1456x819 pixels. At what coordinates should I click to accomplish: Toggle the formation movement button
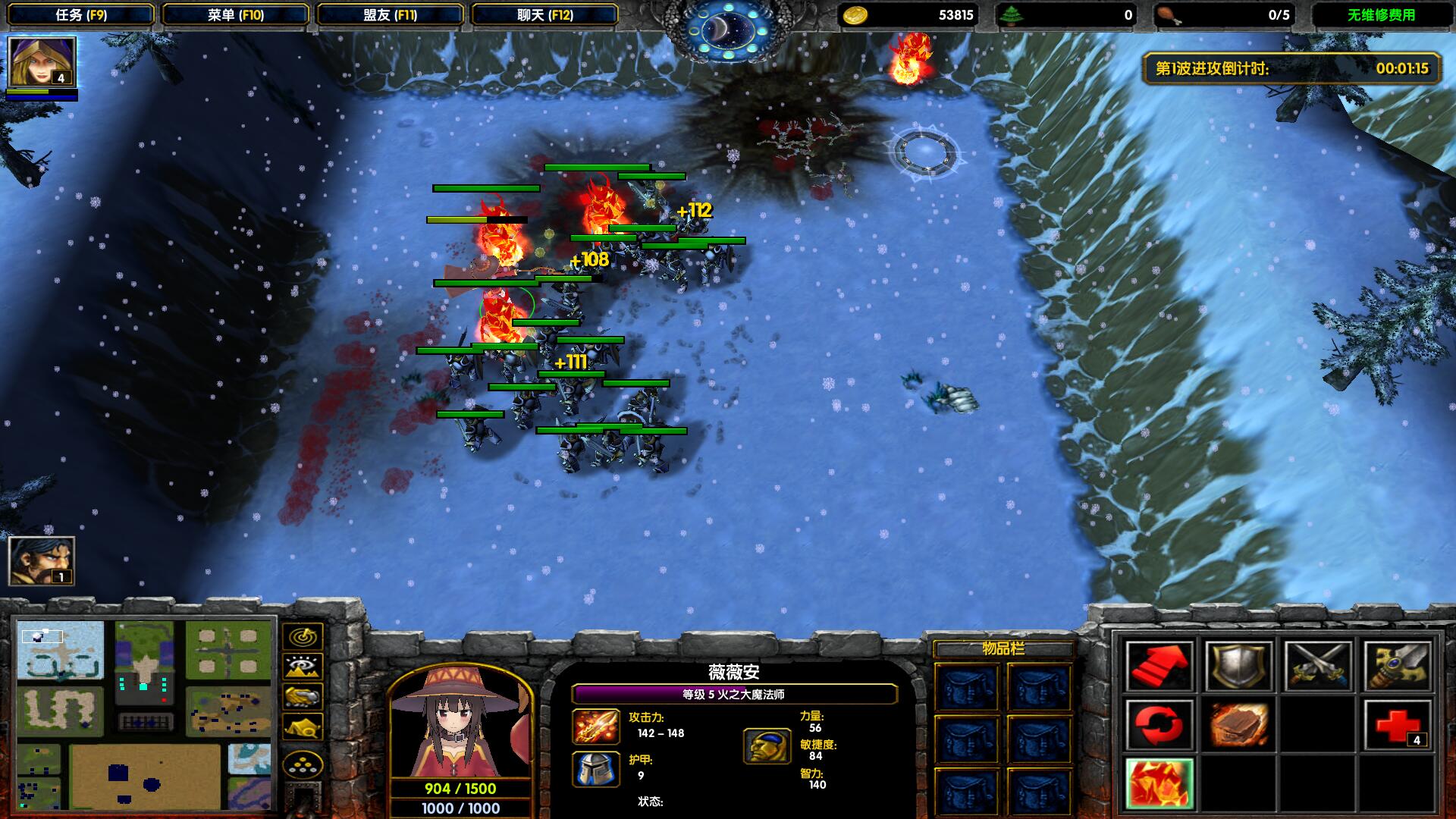click(x=303, y=765)
